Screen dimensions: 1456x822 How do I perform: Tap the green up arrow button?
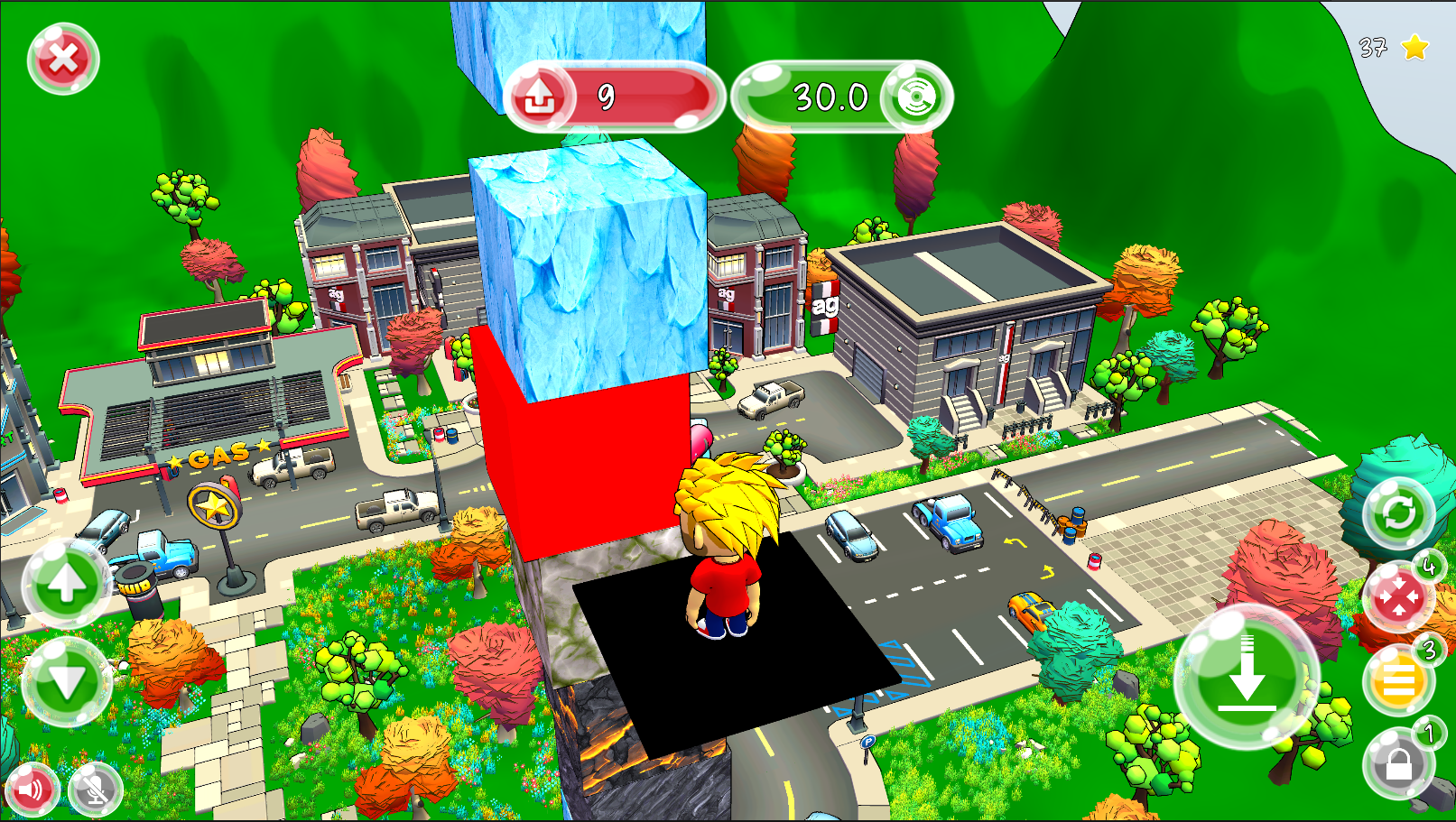(66, 584)
